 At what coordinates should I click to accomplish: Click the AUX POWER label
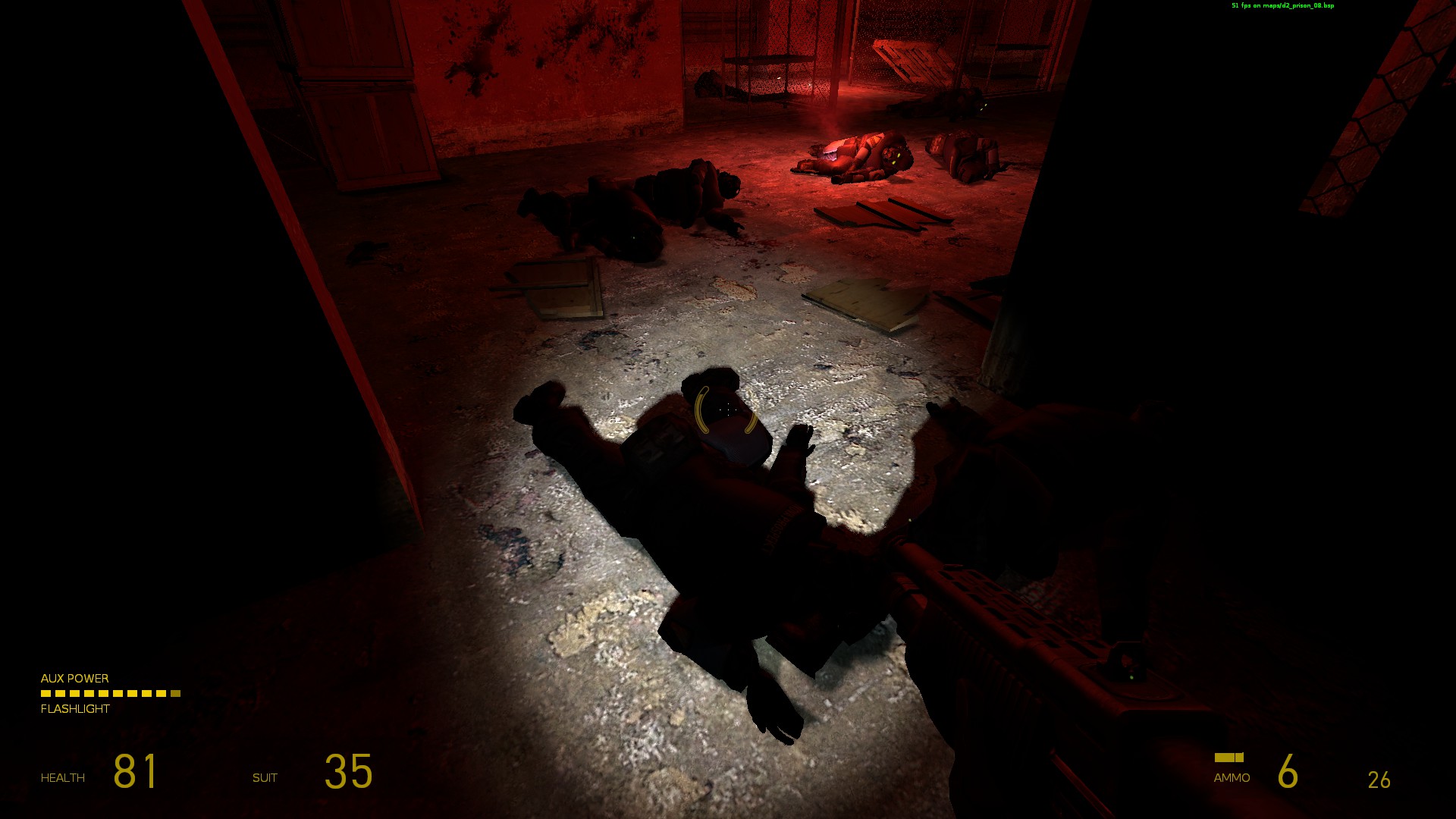pos(74,678)
